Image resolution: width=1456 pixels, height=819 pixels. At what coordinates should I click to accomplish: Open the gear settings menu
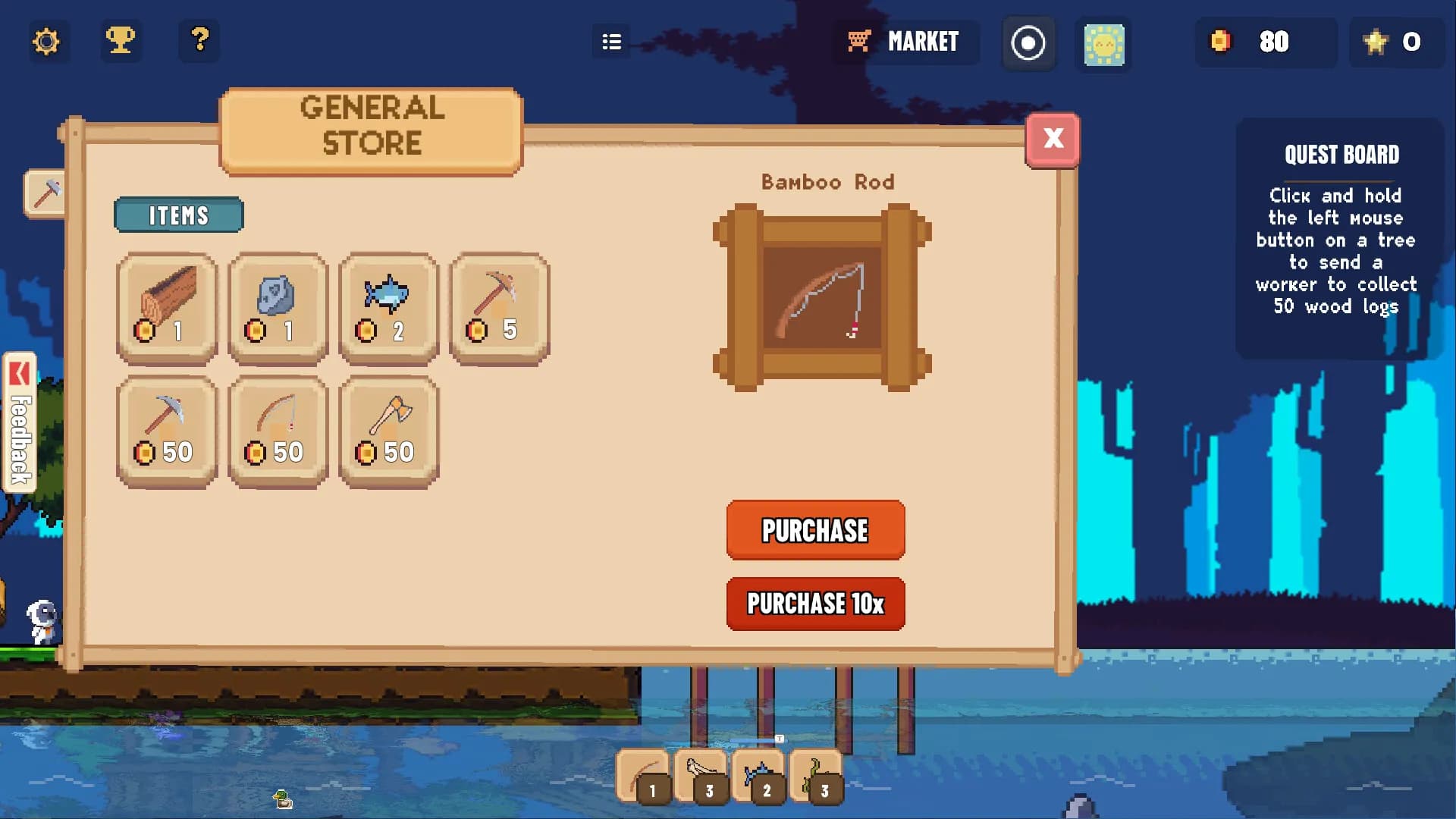pos(46,41)
